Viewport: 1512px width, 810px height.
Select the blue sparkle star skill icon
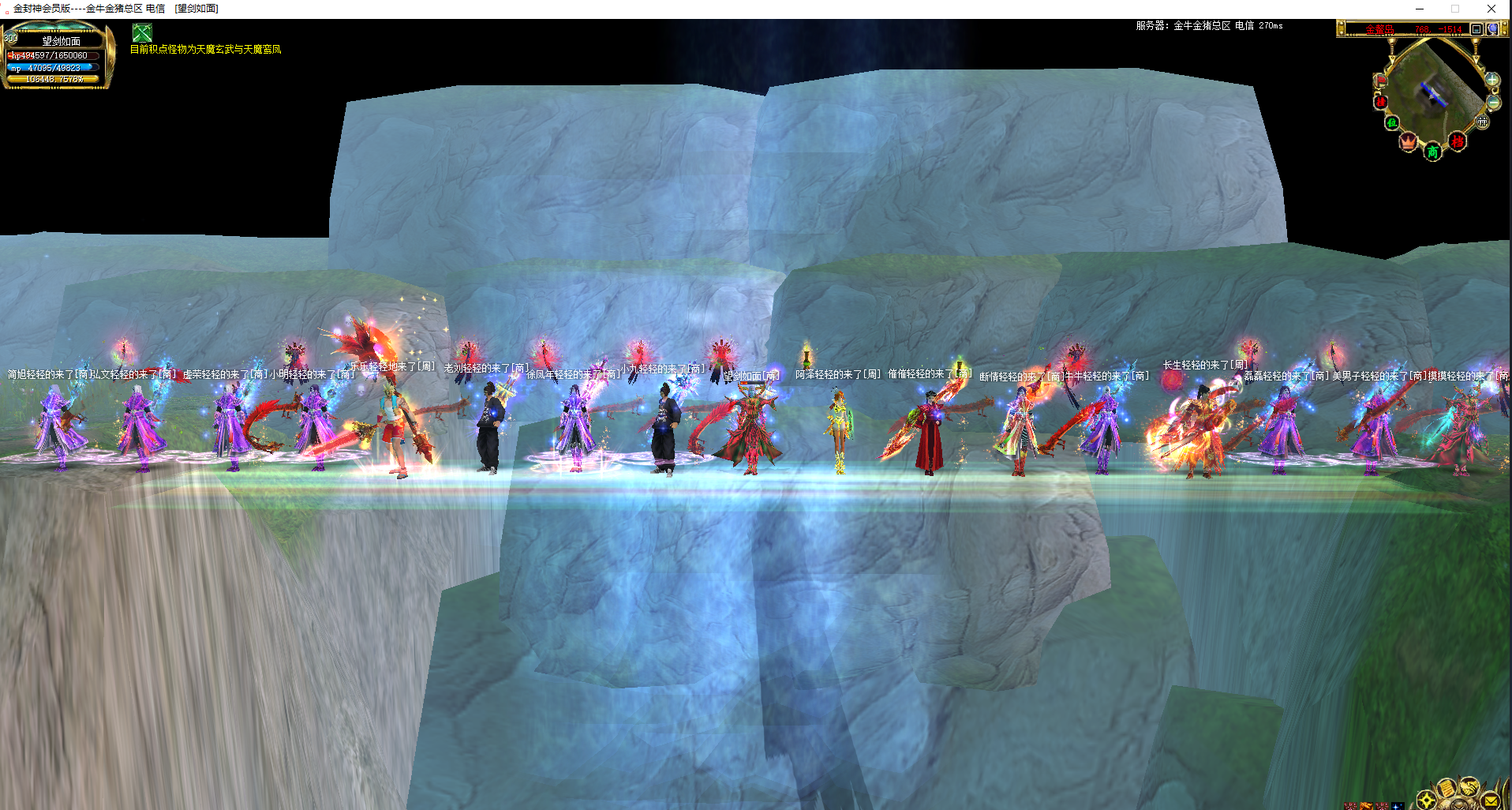(1397, 806)
